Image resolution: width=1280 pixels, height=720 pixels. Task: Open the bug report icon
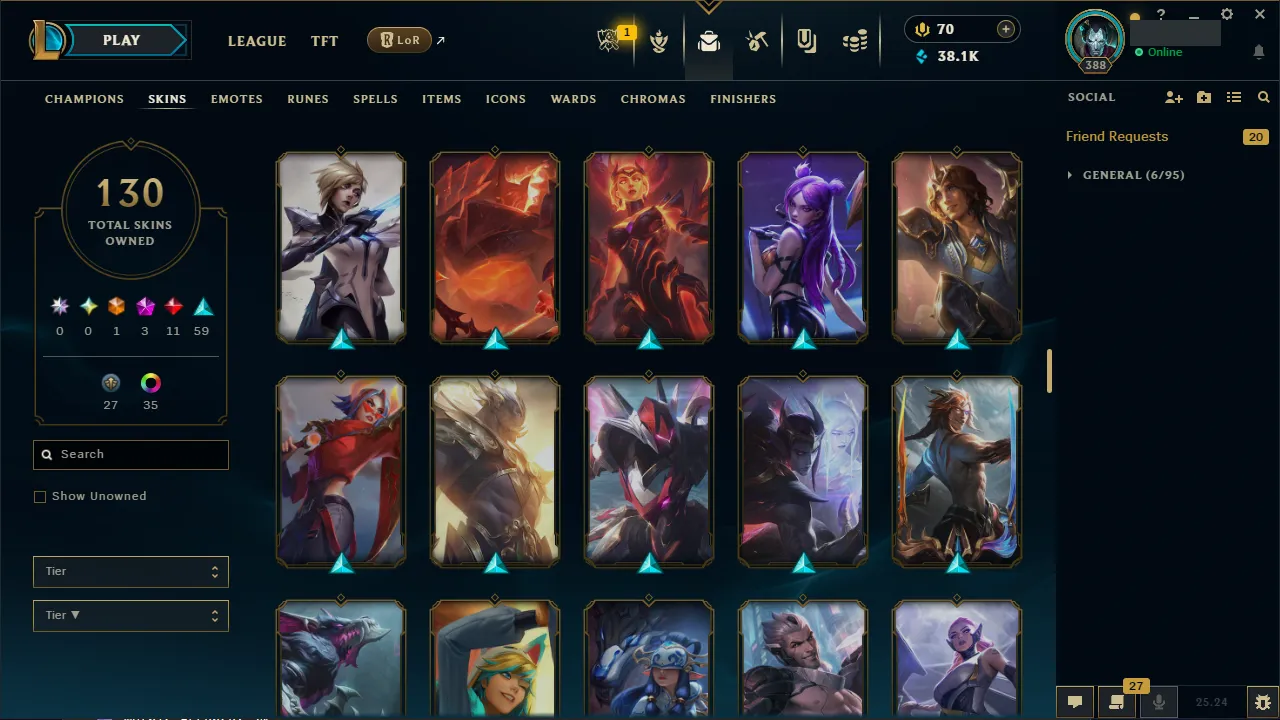point(1262,701)
